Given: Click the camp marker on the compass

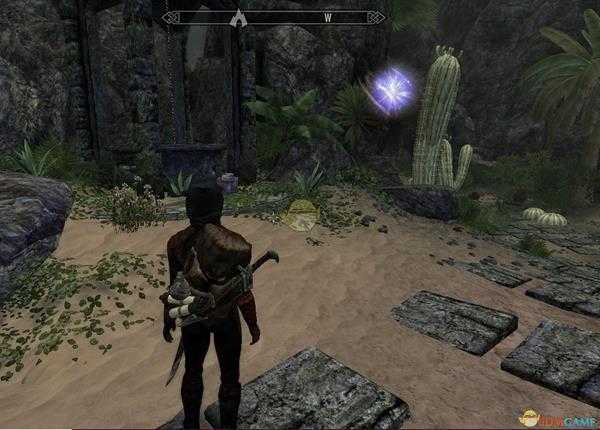Looking at the screenshot, I should pyautogui.click(x=237, y=17).
